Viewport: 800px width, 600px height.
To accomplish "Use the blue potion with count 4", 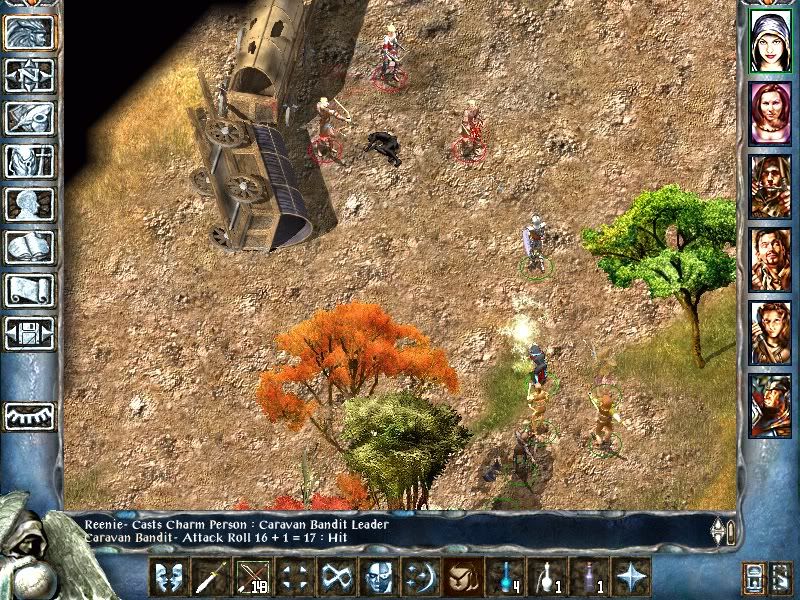I will 505,577.
